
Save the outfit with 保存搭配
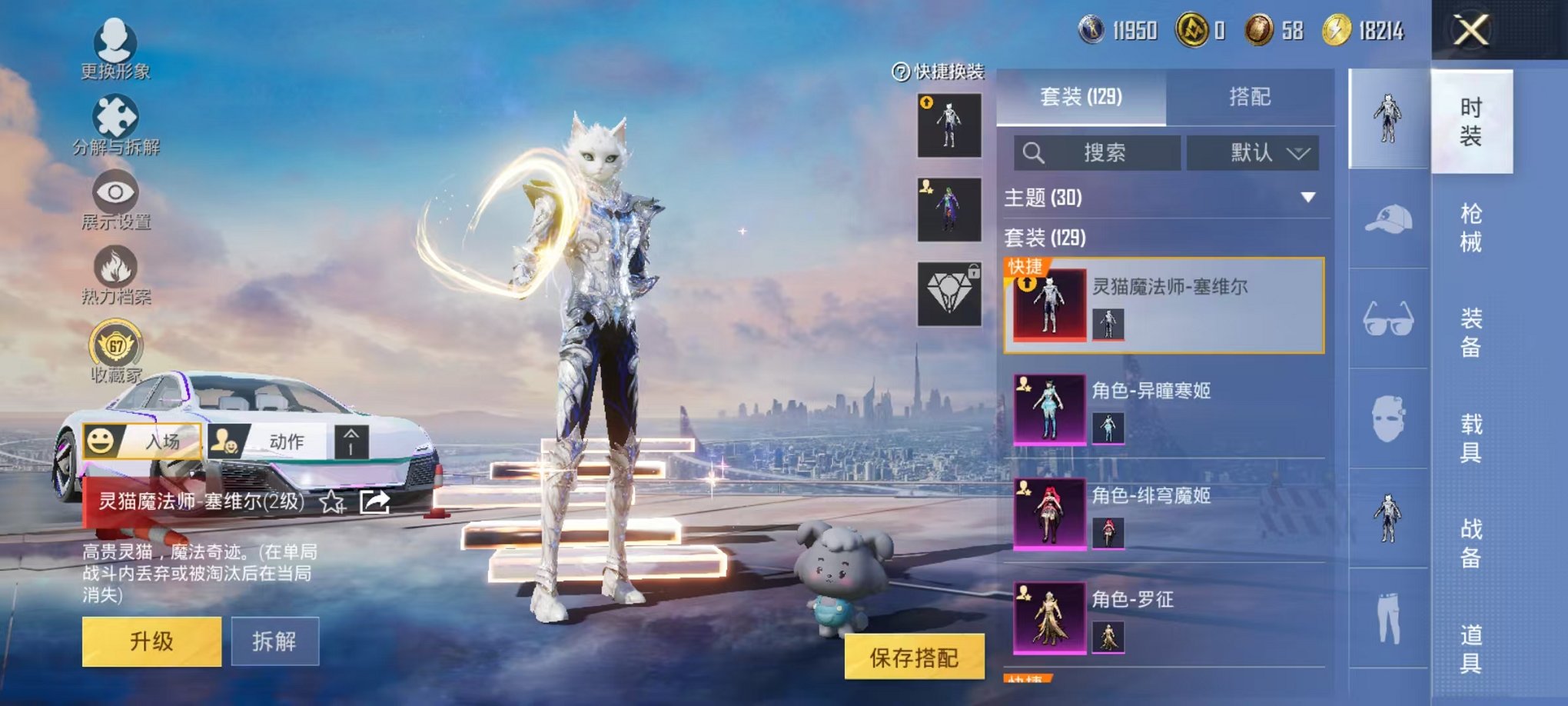(914, 657)
